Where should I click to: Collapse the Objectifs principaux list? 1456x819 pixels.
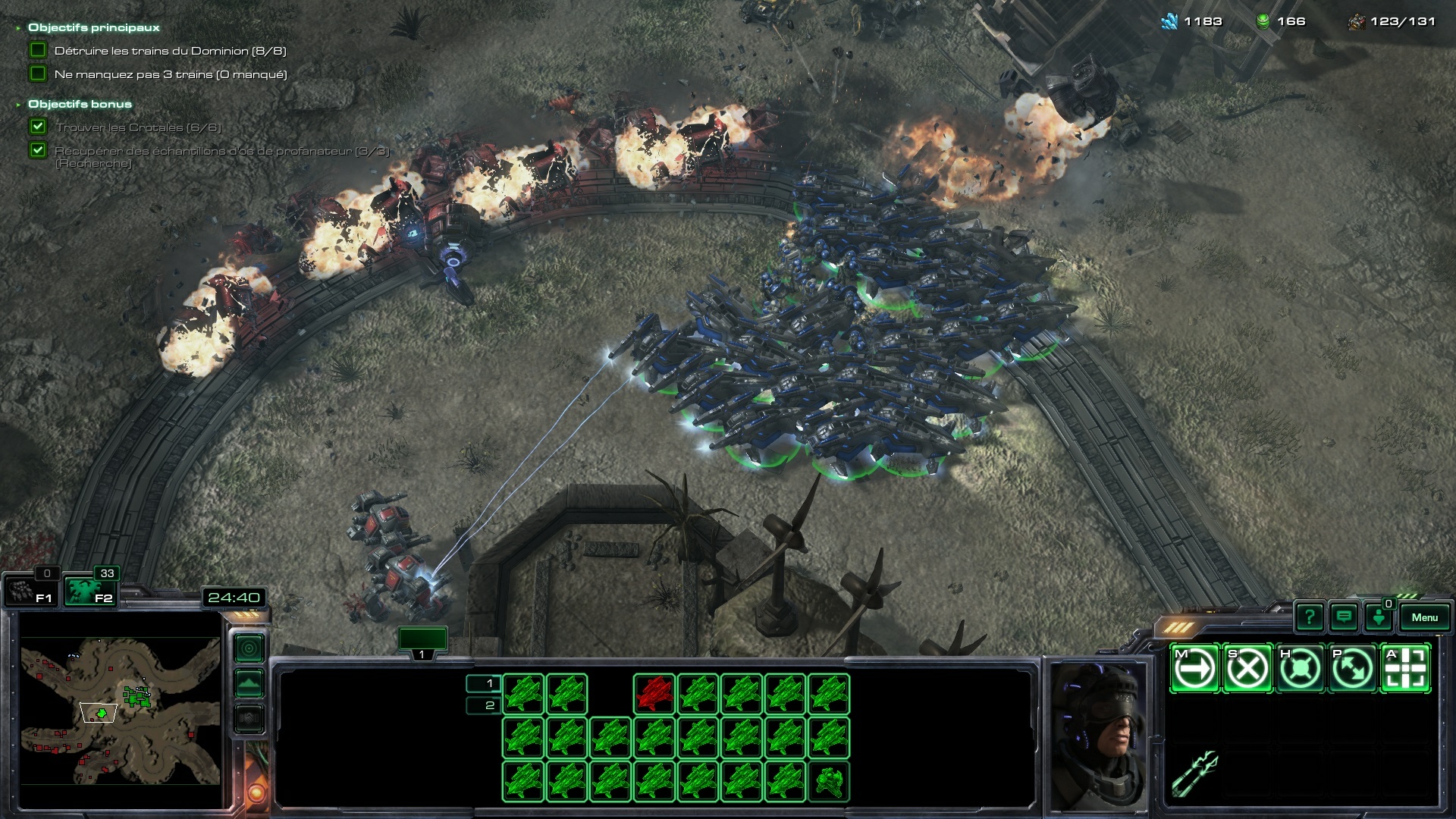click(x=18, y=28)
